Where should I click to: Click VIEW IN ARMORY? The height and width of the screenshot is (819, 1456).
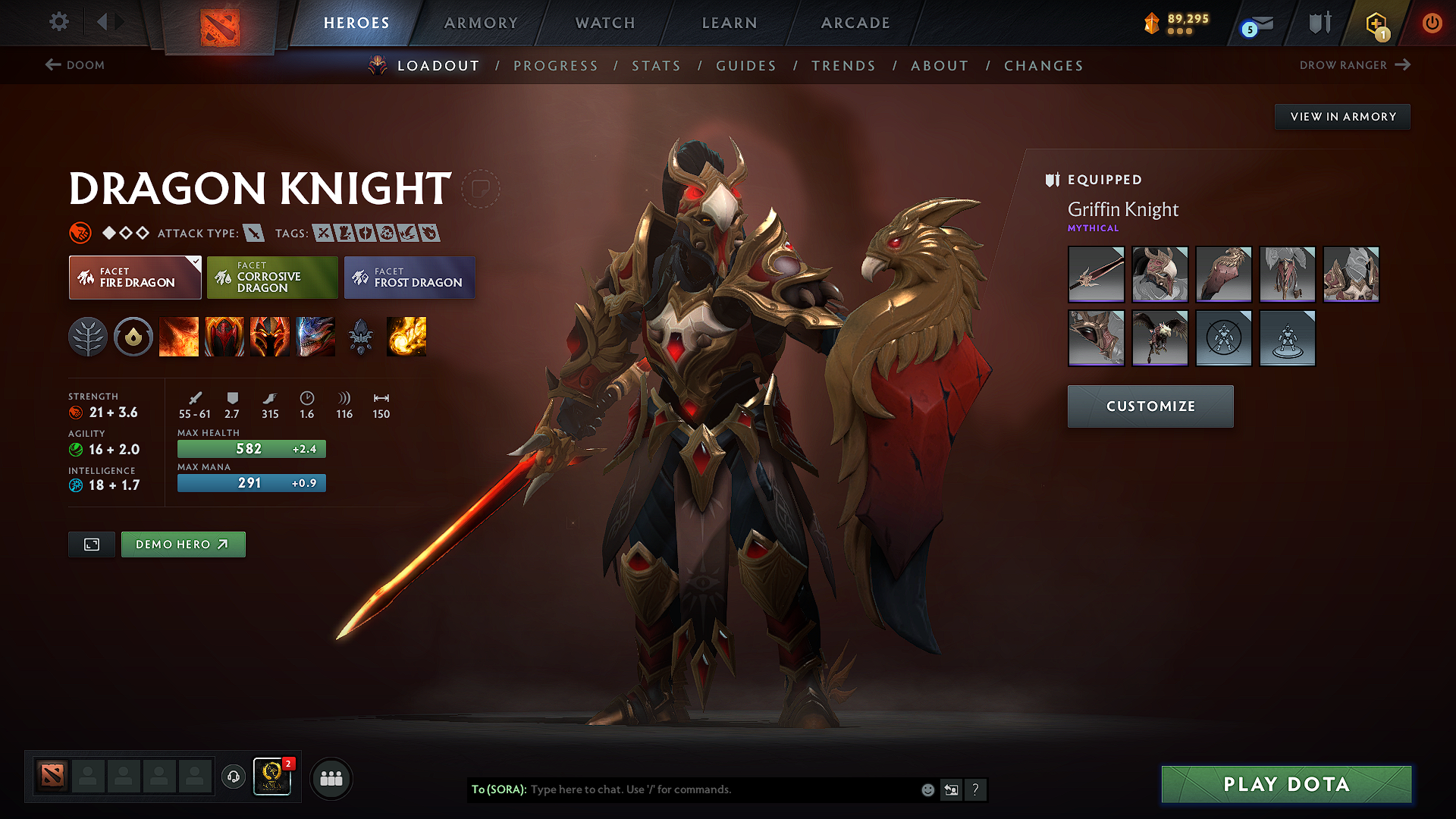tap(1342, 116)
